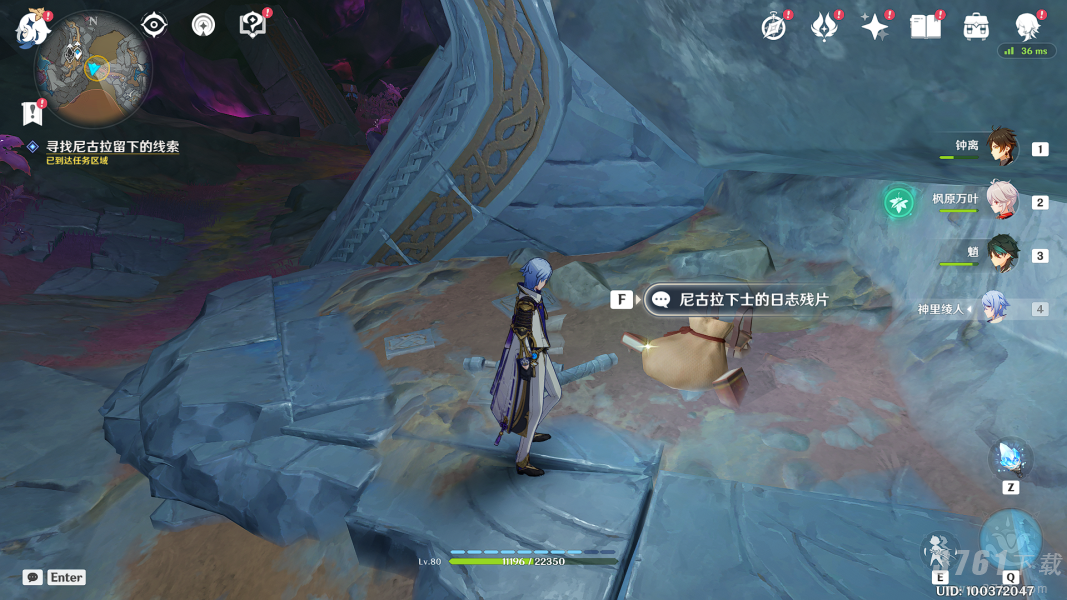Image resolution: width=1067 pixels, height=600 pixels.
Task: Open the map from the circular minimap
Action: tap(92, 68)
